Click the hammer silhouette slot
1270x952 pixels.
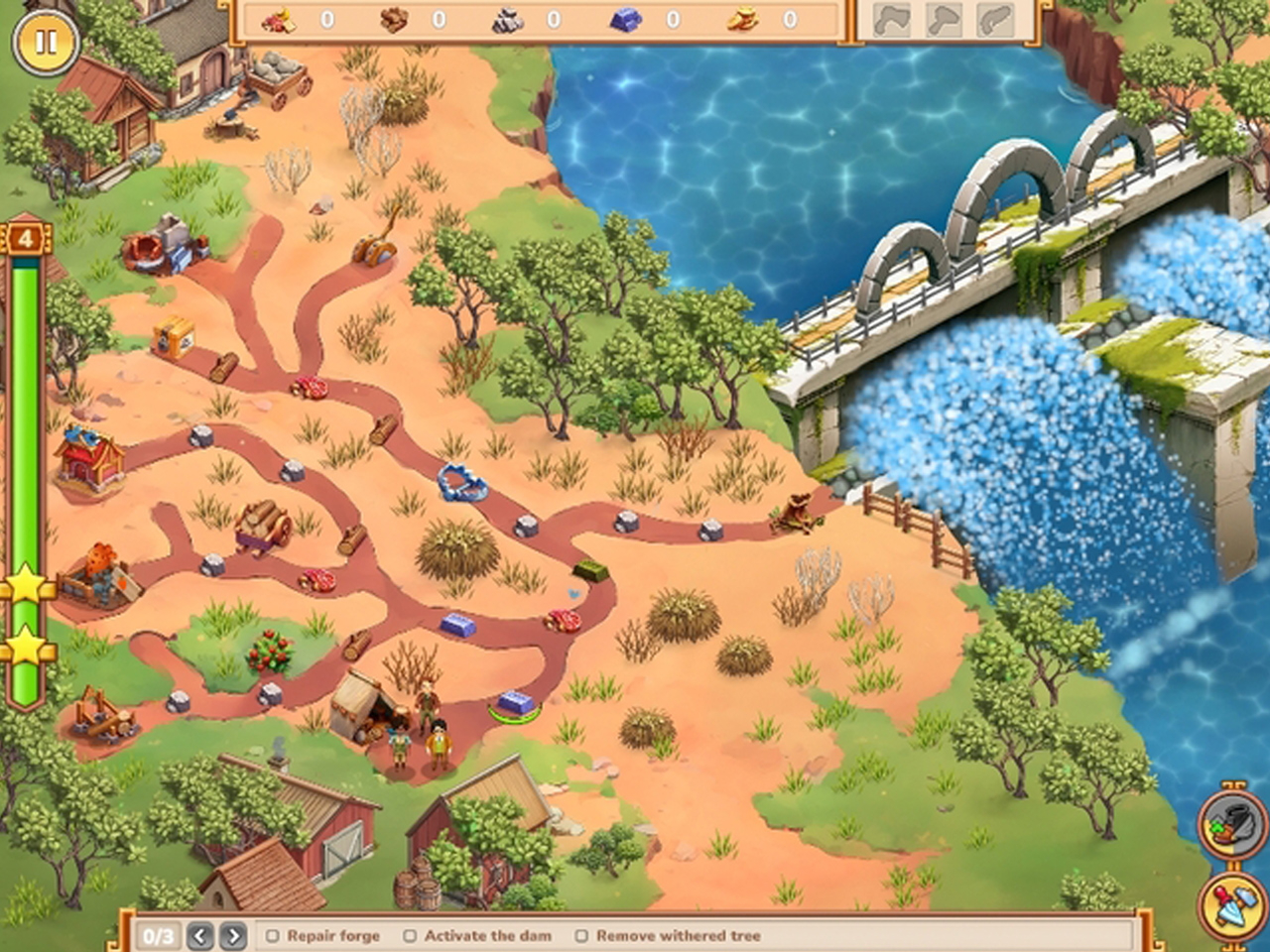pos(944,20)
